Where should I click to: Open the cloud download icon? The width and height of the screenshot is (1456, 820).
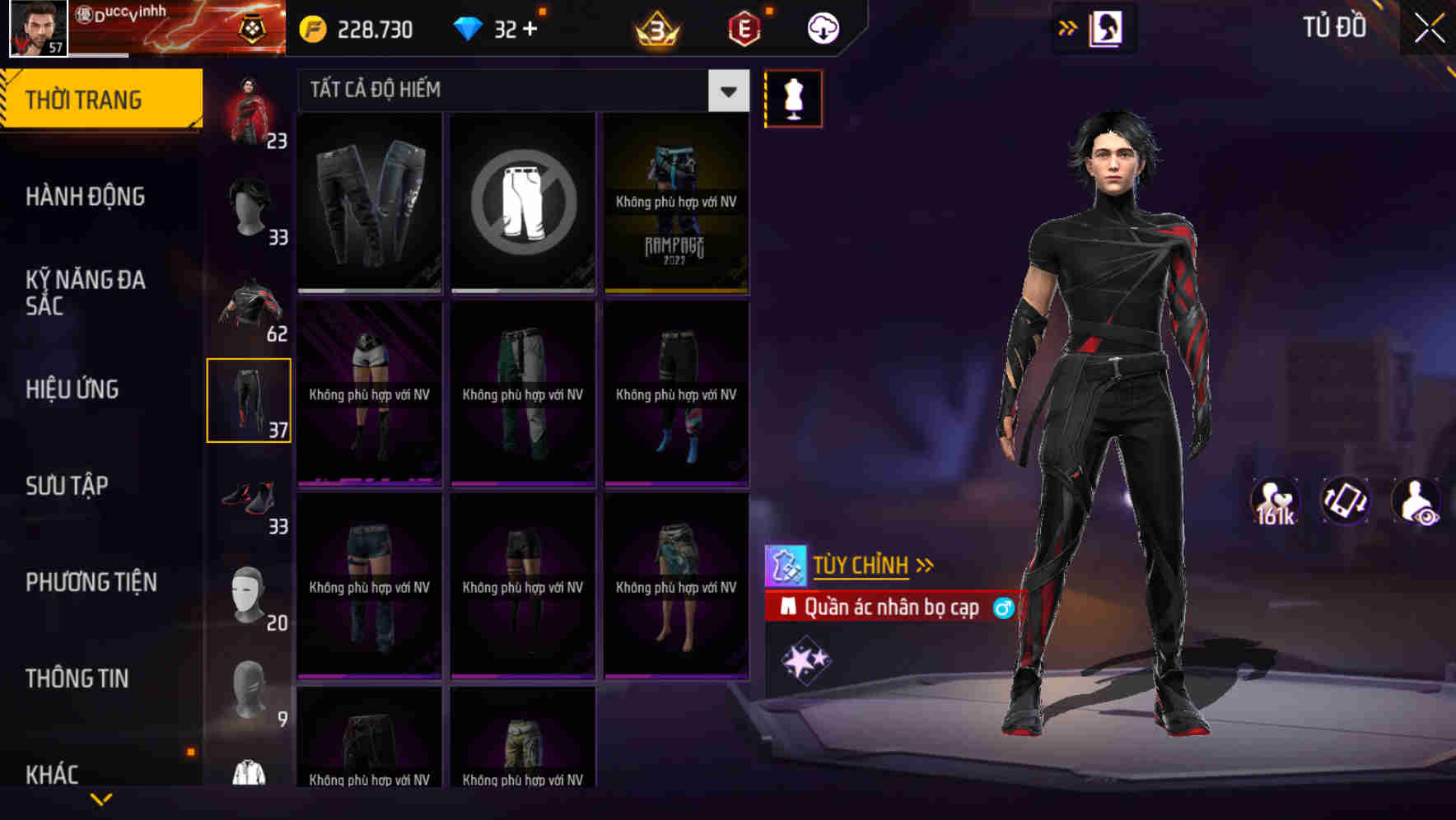coord(820,27)
